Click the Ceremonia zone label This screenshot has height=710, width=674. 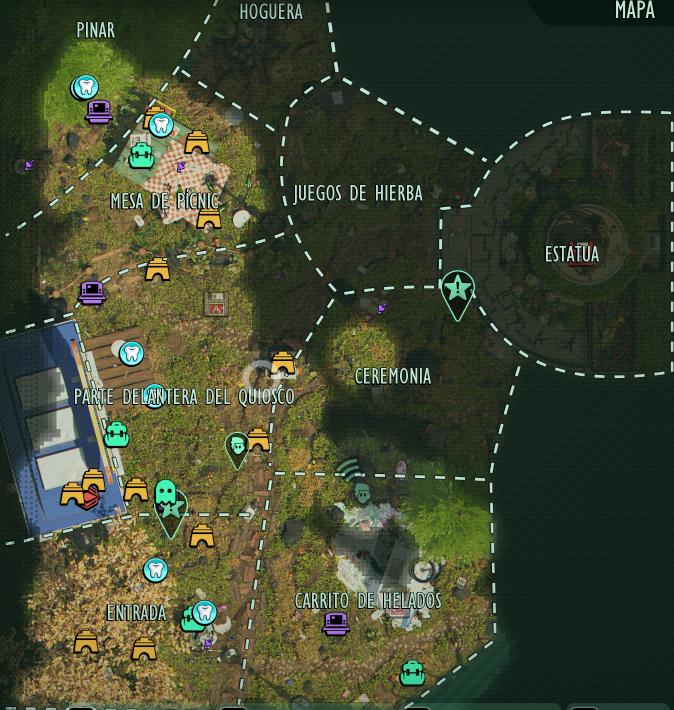pos(393,377)
